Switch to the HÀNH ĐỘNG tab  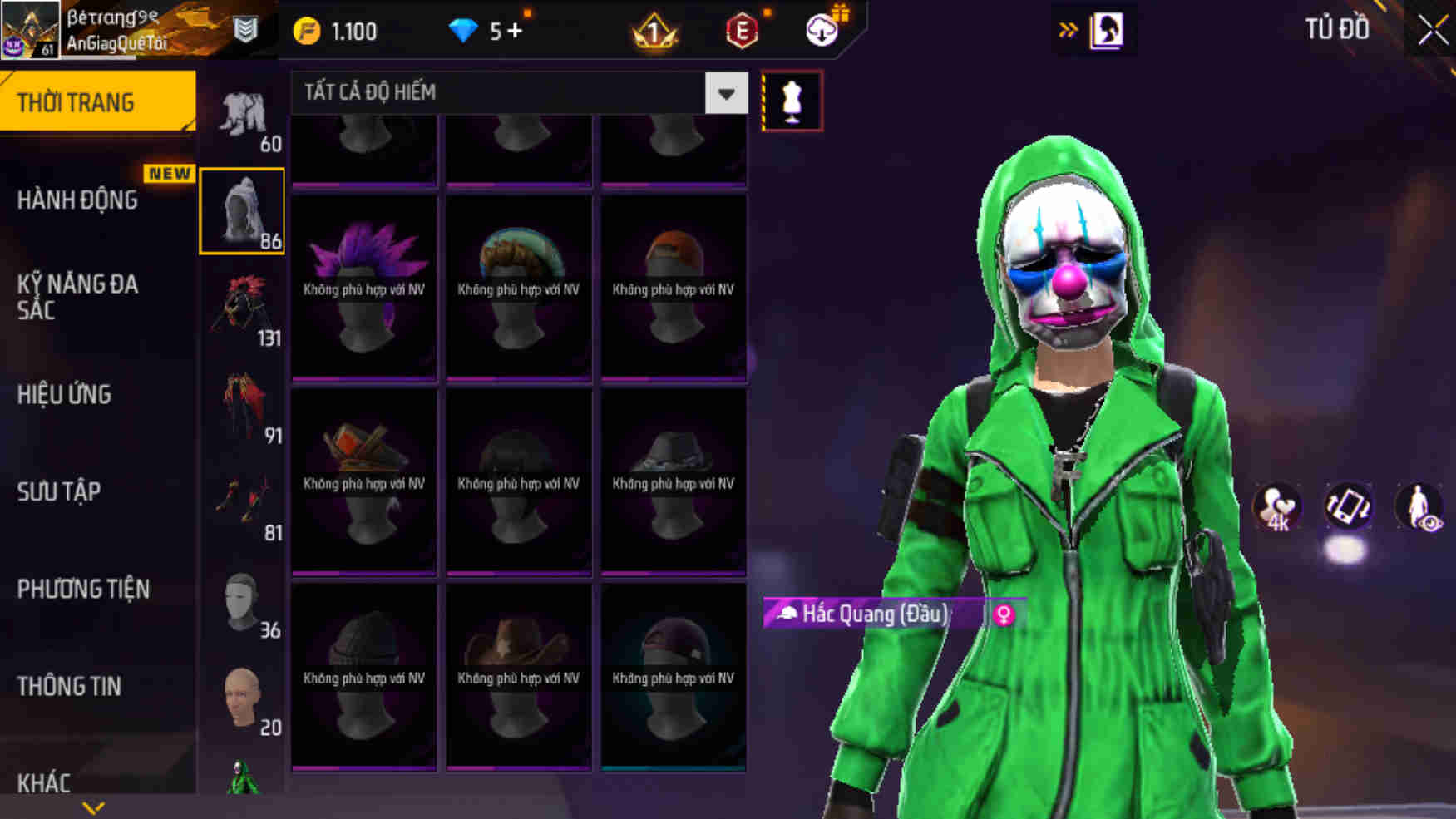79,200
